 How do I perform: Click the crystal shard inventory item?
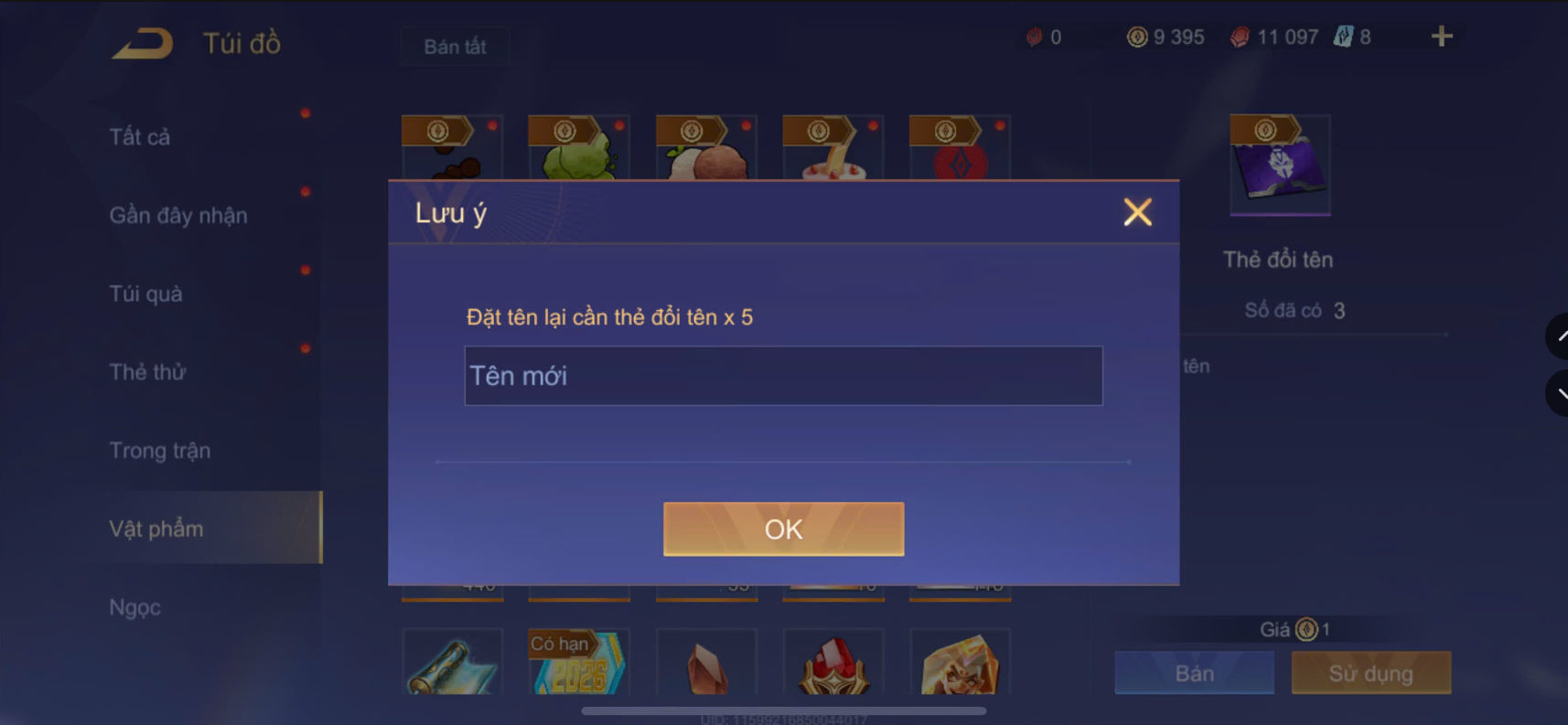point(705,667)
